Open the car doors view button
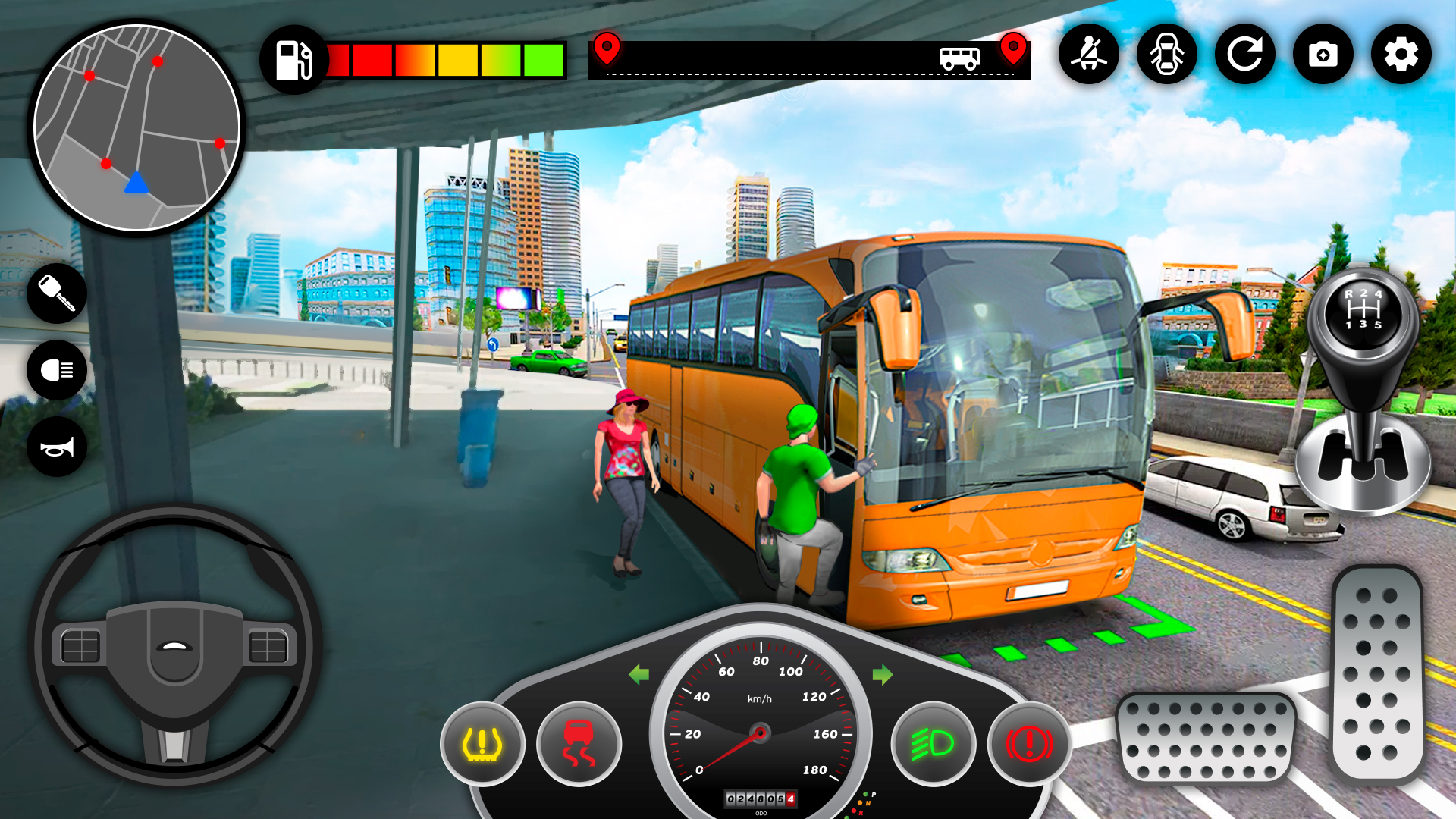This screenshot has width=1456, height=819. point(1167,54)
